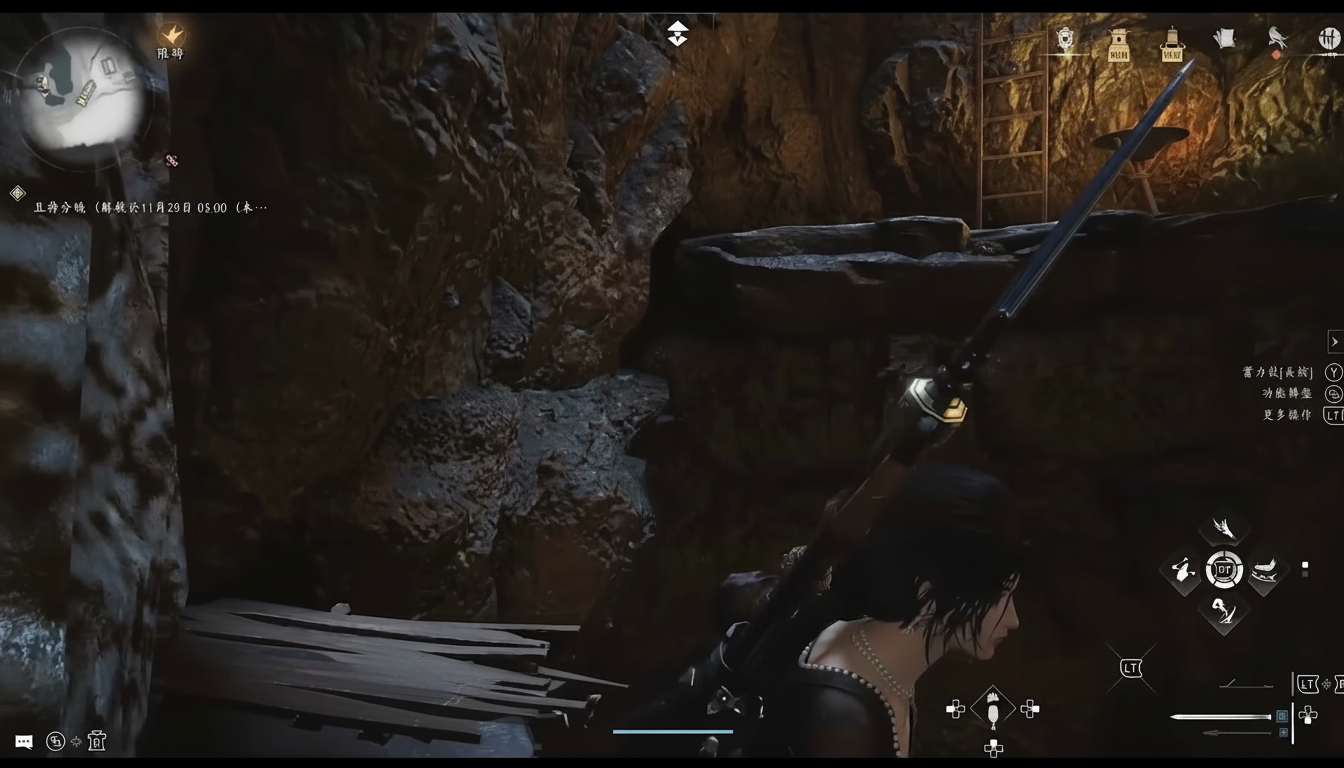Screen dimensions: 1344x768
Task: Toggle the diamond quest tracker marker beside the objective
Action: (x=16, y=193)
